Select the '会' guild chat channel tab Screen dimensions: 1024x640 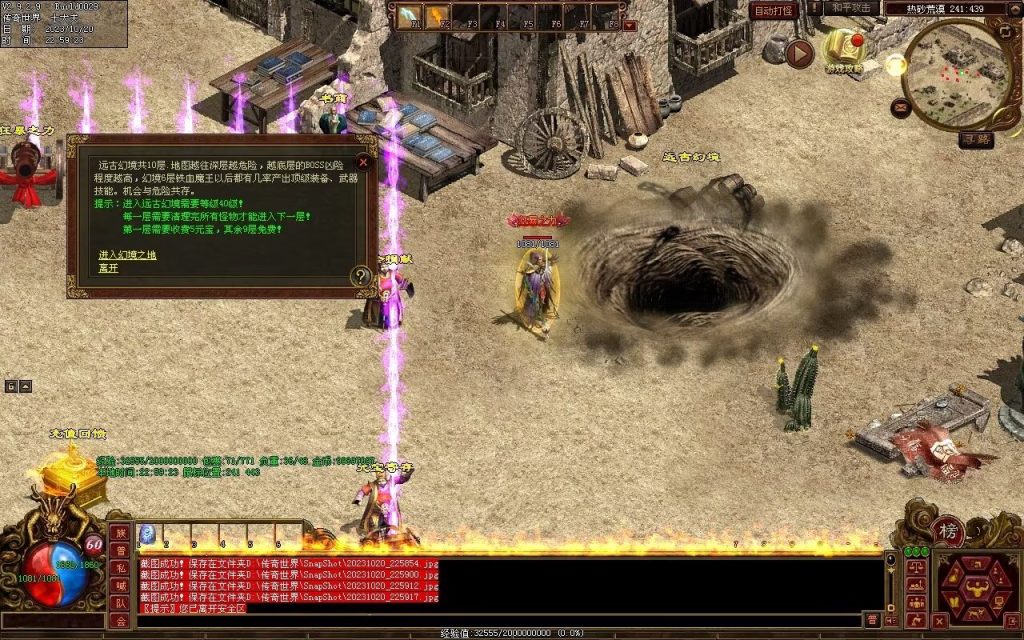[x=120, y=621]
